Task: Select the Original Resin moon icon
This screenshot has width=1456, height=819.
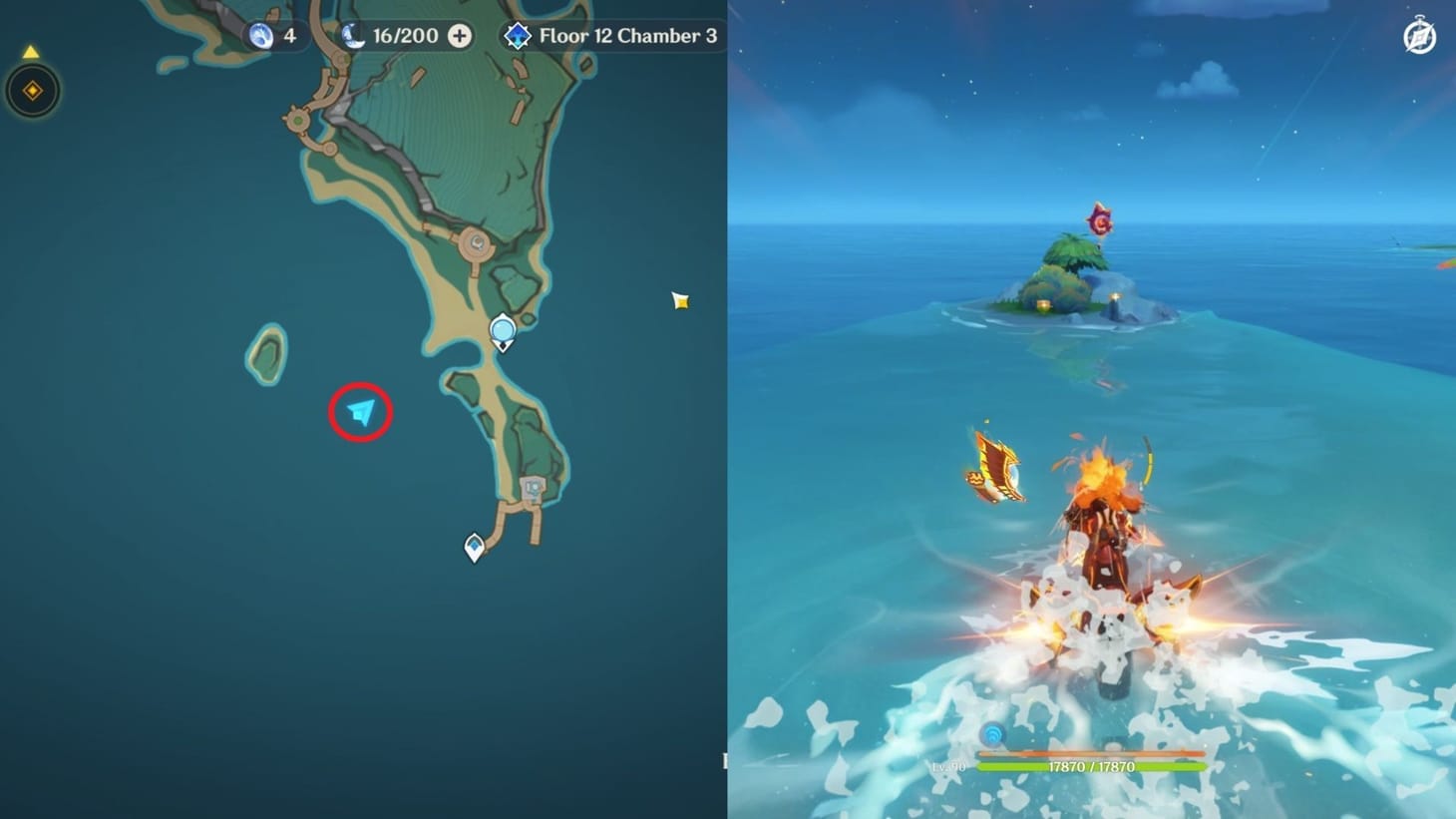Action: 351,35
